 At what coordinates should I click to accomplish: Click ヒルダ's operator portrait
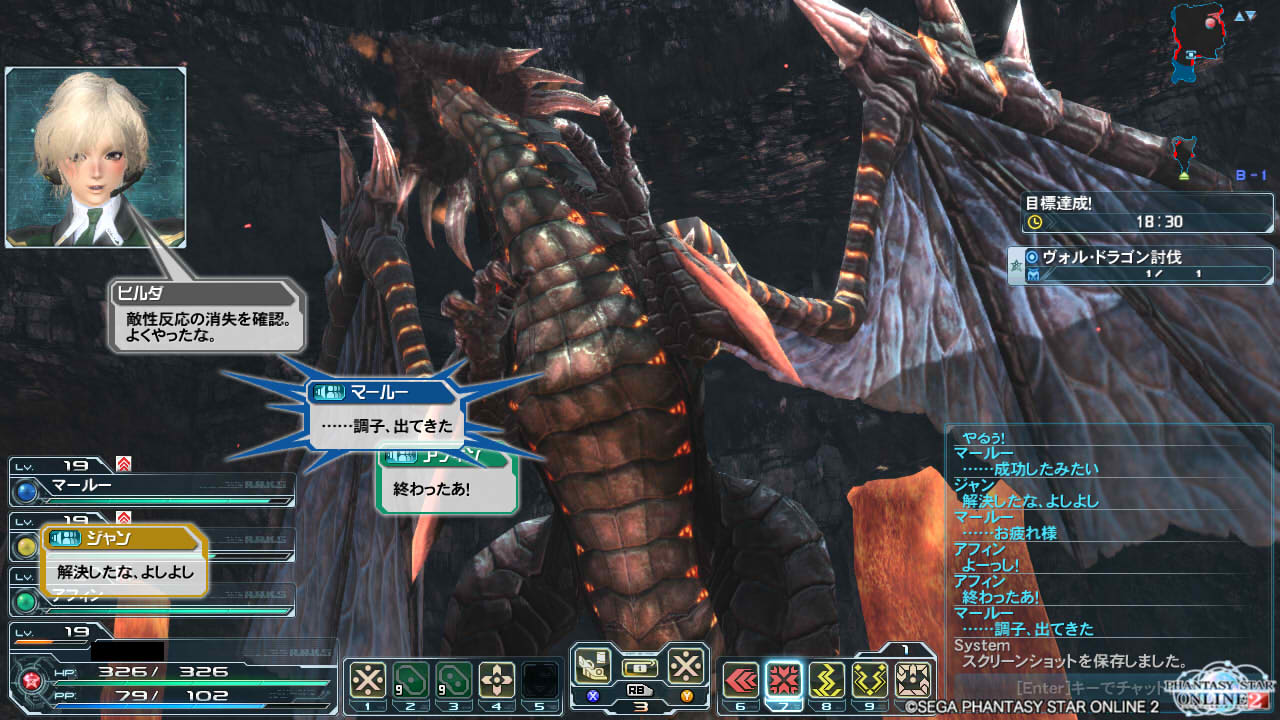(95, 157)
